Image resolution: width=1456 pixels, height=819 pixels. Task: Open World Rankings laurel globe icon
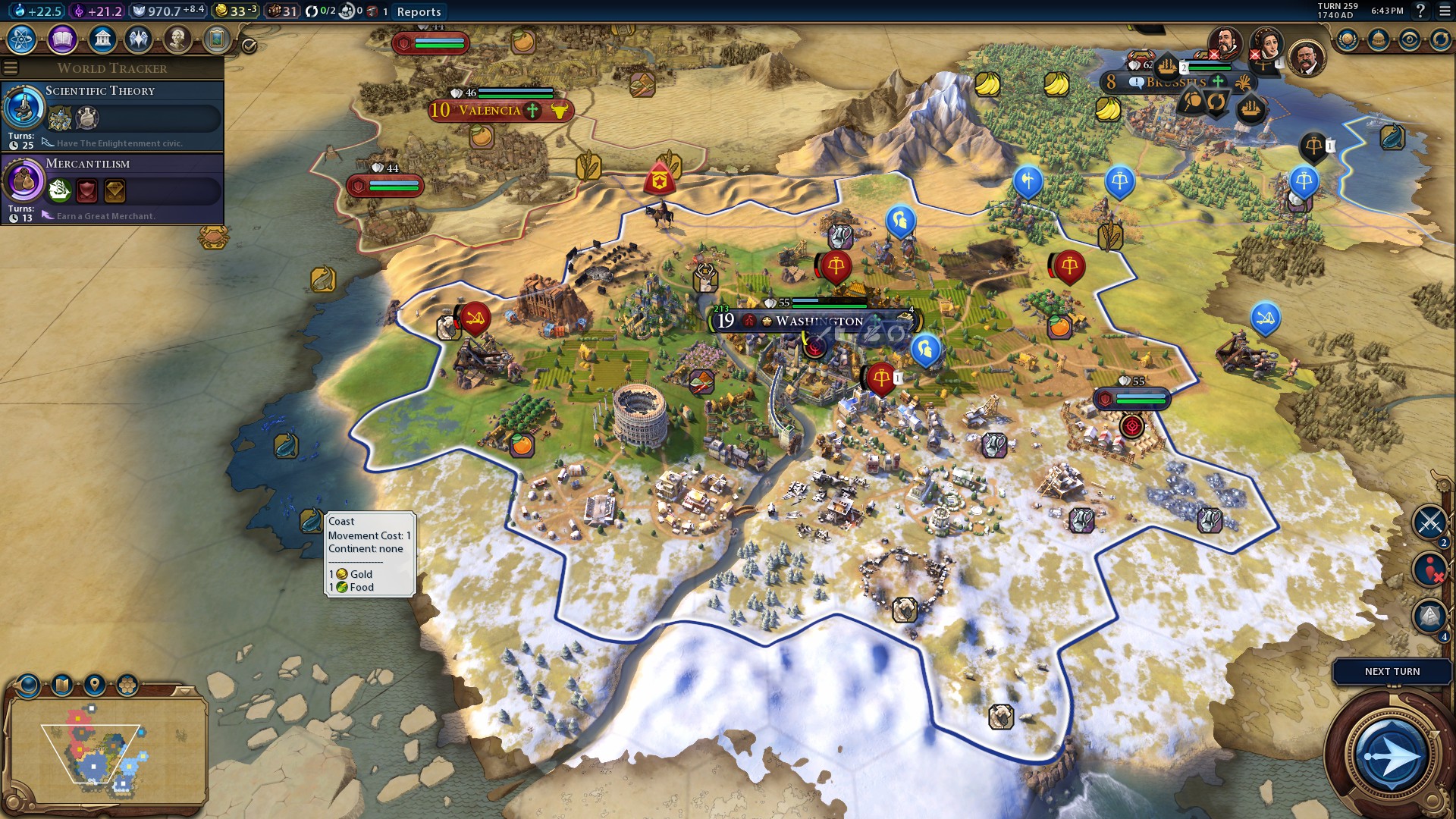coord(1347,39)
